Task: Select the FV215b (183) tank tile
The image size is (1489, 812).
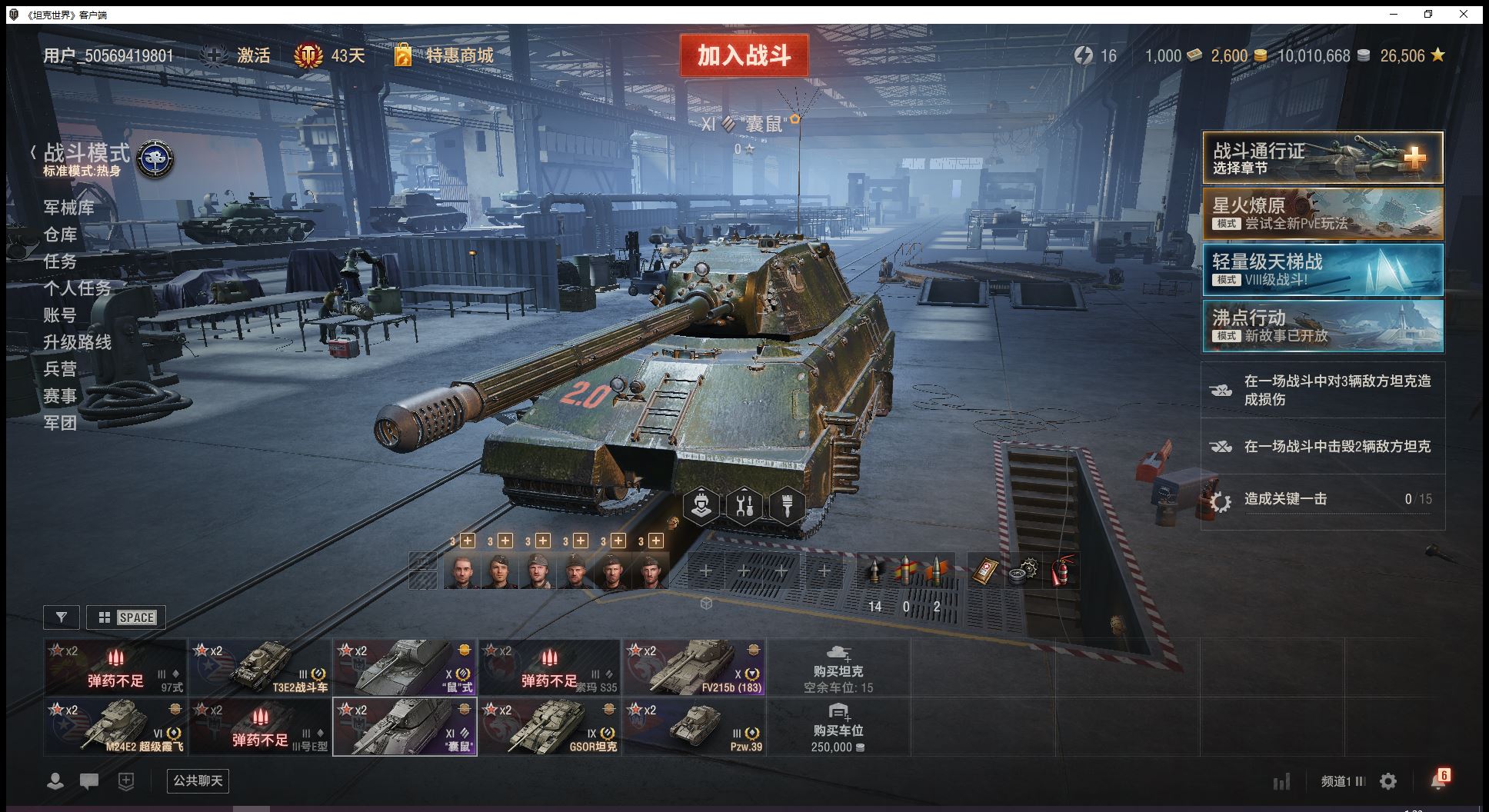Action: pyautogui.click(x=693, y=667)
